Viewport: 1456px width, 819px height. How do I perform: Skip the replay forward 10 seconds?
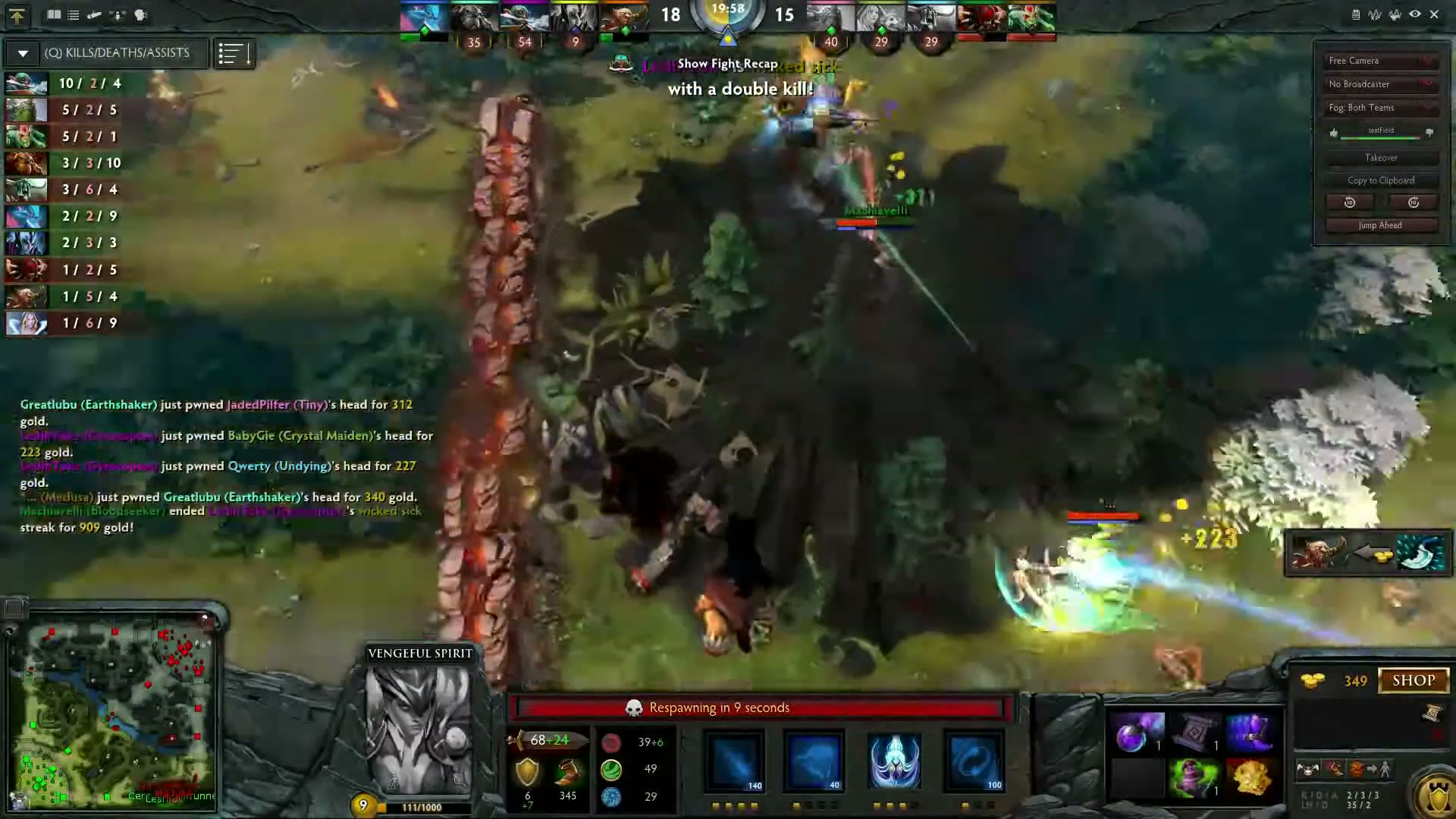tap(1414, 202)
